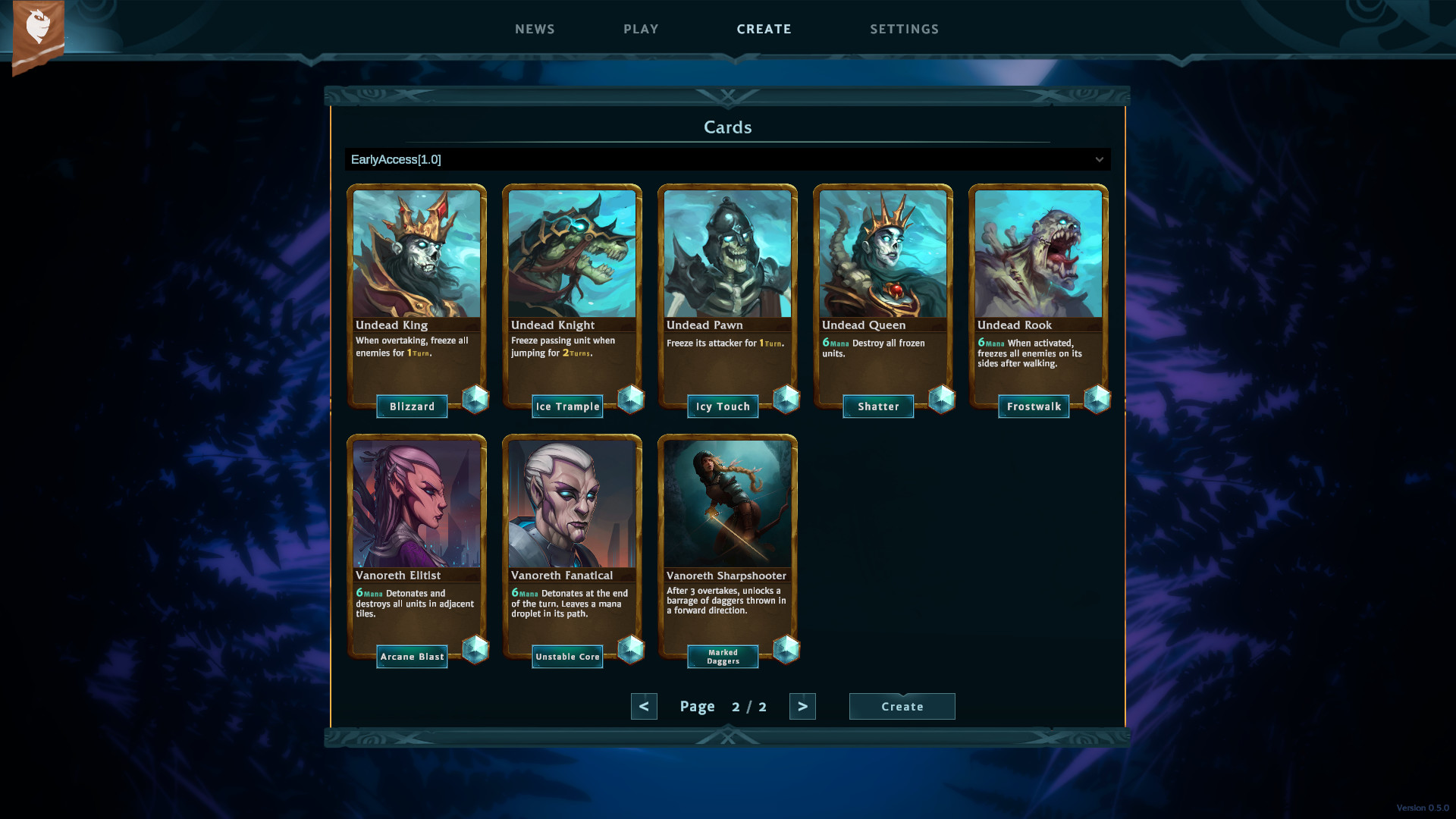The image size is (1456, 819).
Task: Go to the previous card page
Action: point(644,706)
